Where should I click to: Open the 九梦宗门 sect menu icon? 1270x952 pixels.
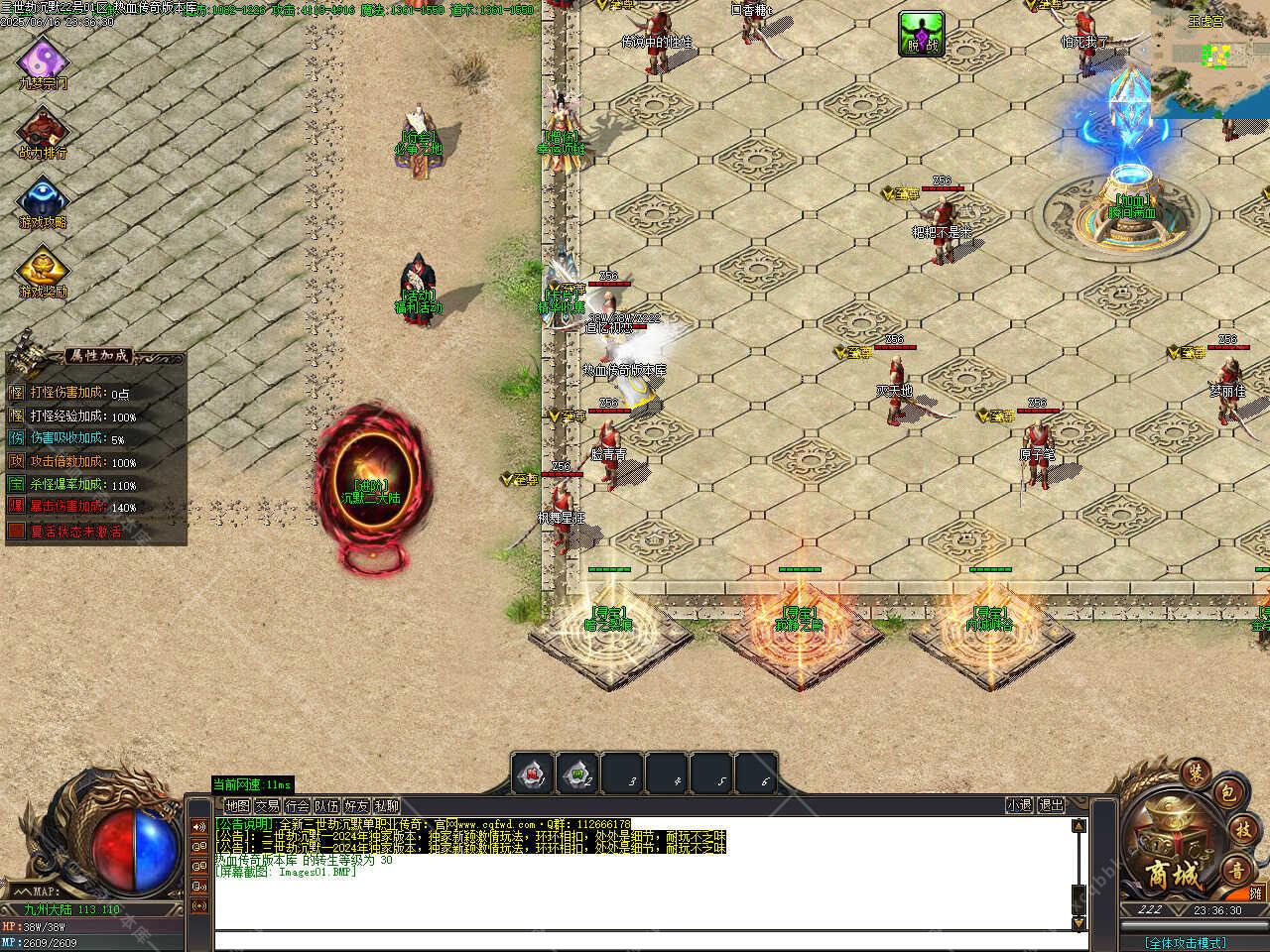43,61
